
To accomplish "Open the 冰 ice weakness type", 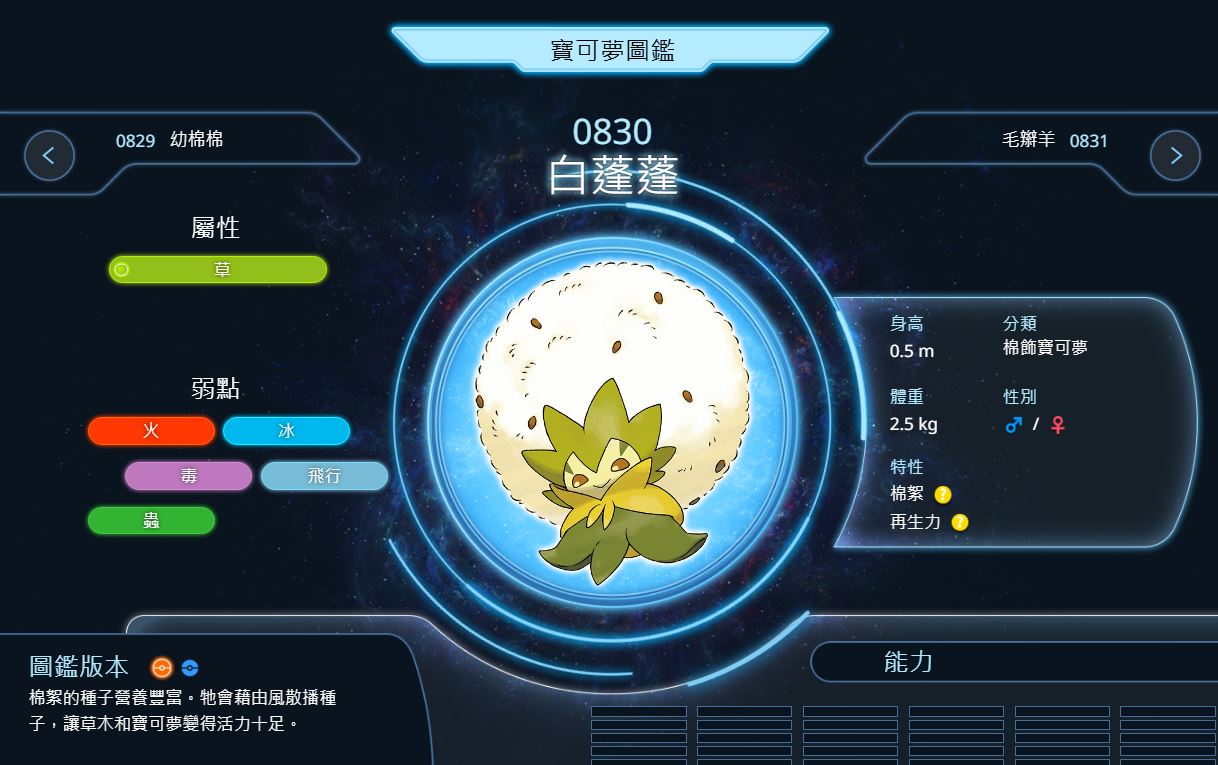I will pos(286,431).
